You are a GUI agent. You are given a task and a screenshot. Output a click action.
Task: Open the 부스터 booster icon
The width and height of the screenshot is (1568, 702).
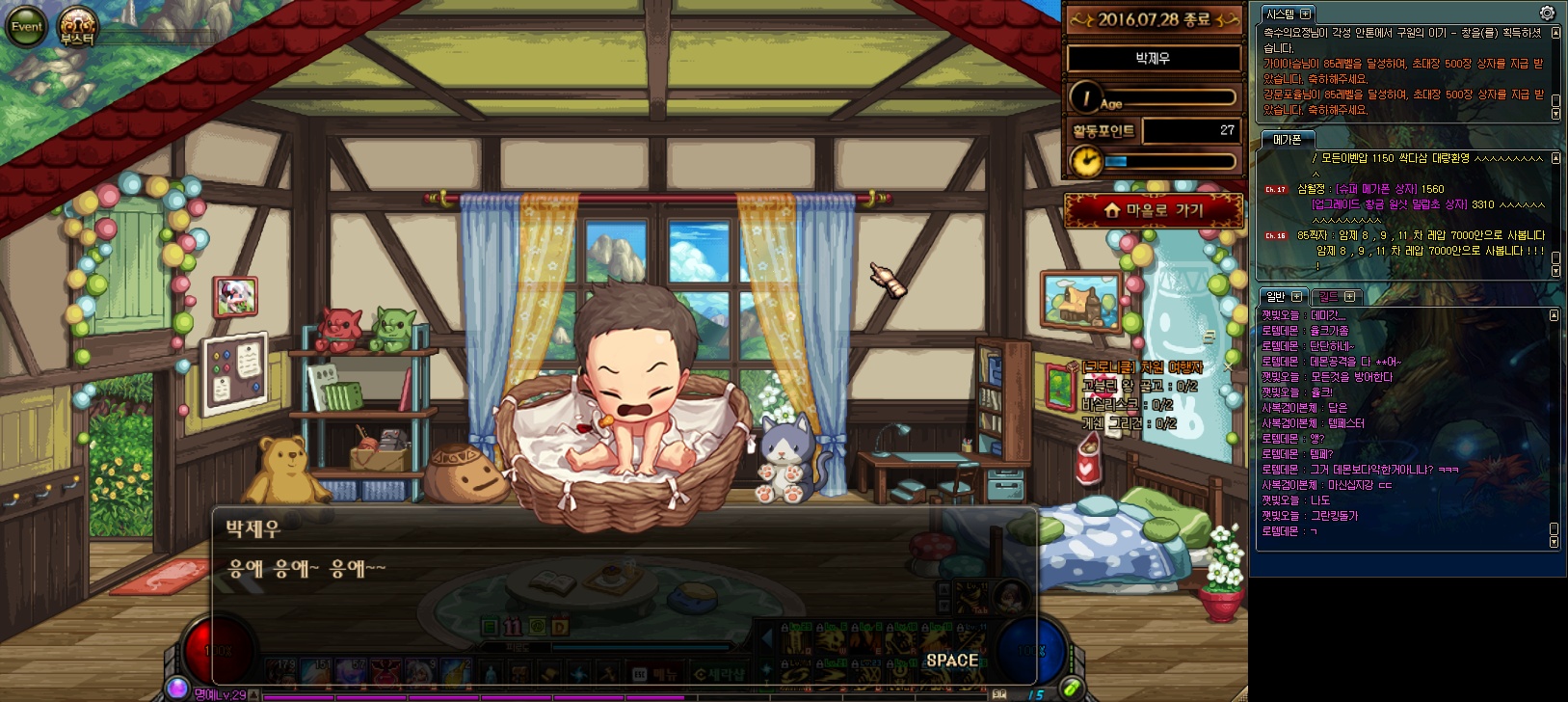[x=76, y=27]
